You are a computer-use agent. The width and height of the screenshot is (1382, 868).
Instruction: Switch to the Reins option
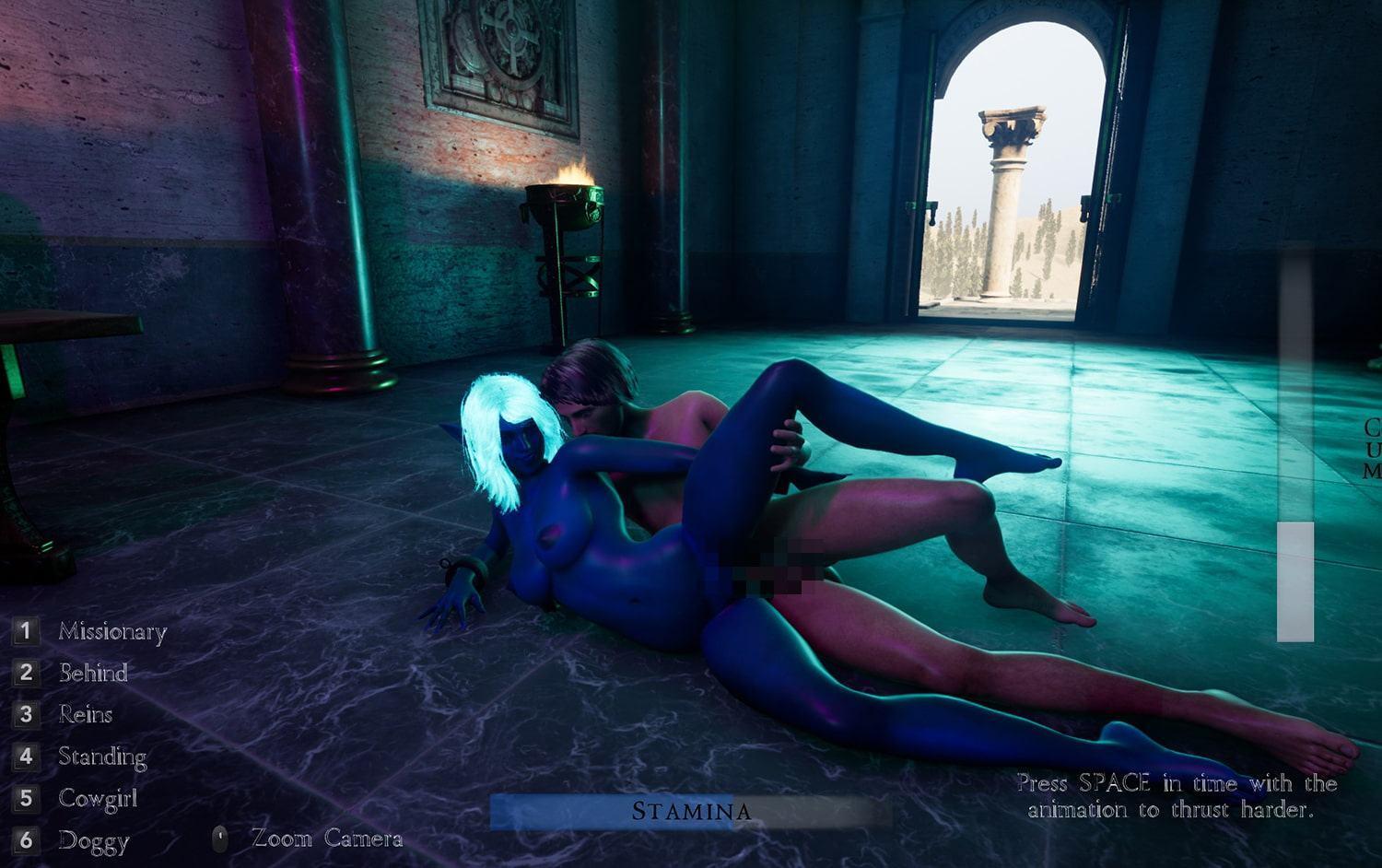pyautogui.click(x=85, y=714)
